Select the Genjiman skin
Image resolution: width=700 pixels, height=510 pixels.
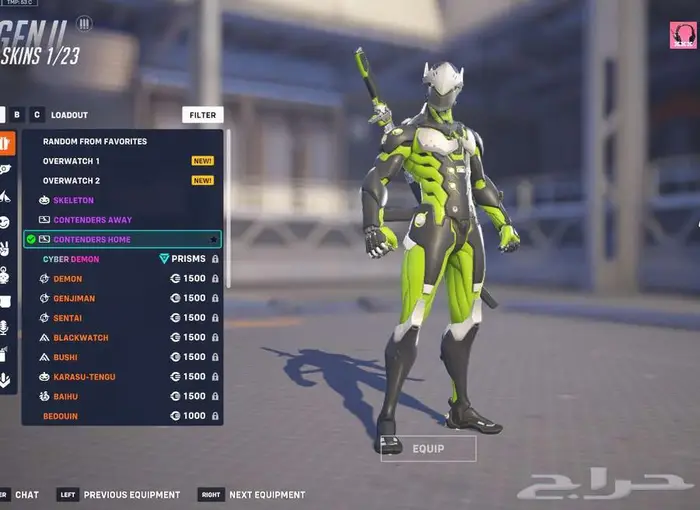click(74, 298)
